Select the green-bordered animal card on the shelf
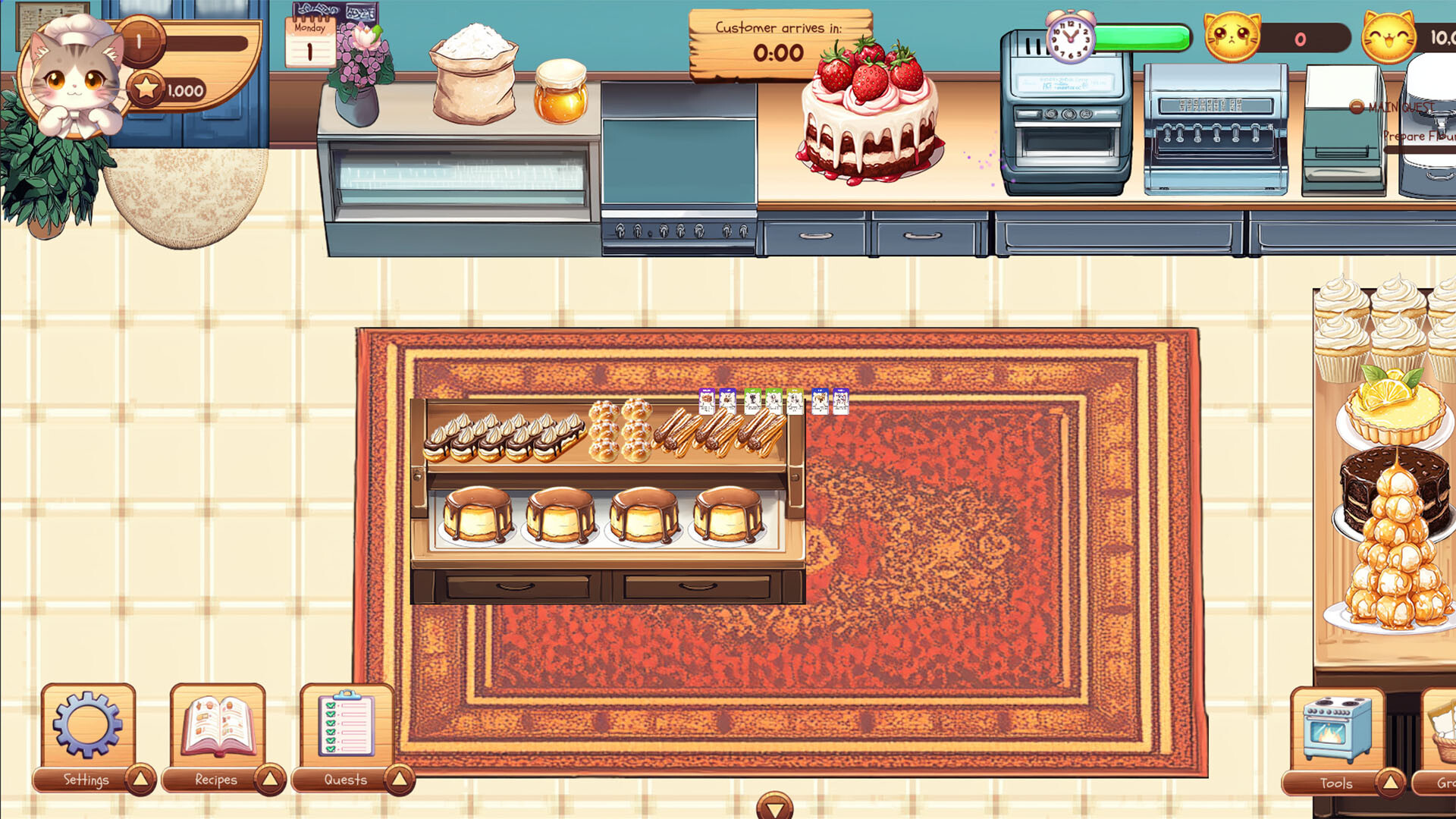 coord(753,402)
